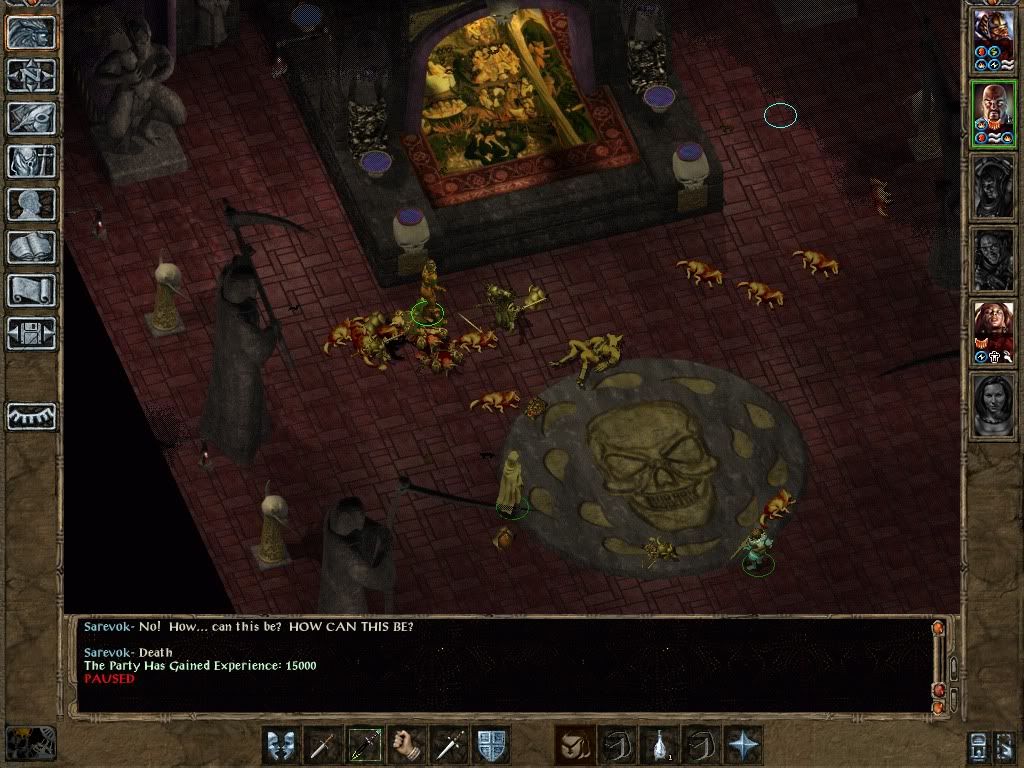Select the bald bearded character portrait
The image size is (1024, 768).
(x=994, y=114)
